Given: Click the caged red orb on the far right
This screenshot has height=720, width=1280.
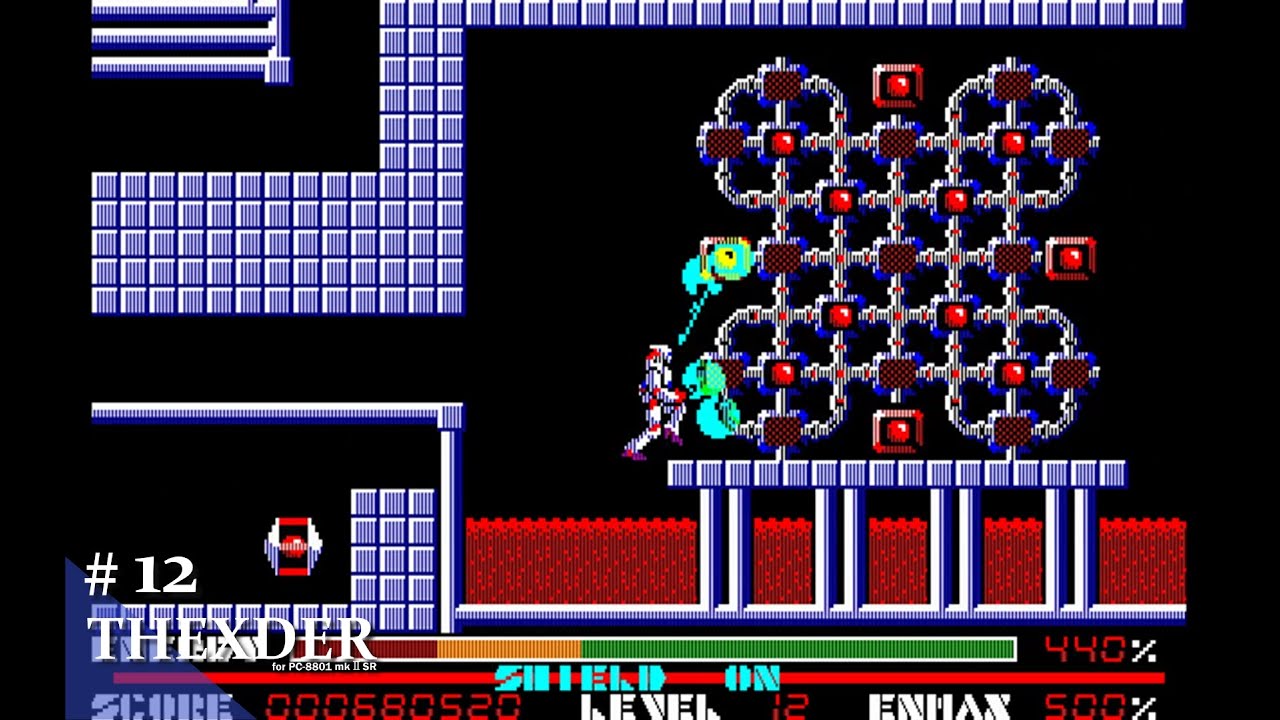Looking at the screenshot, I should (1071, 259).
